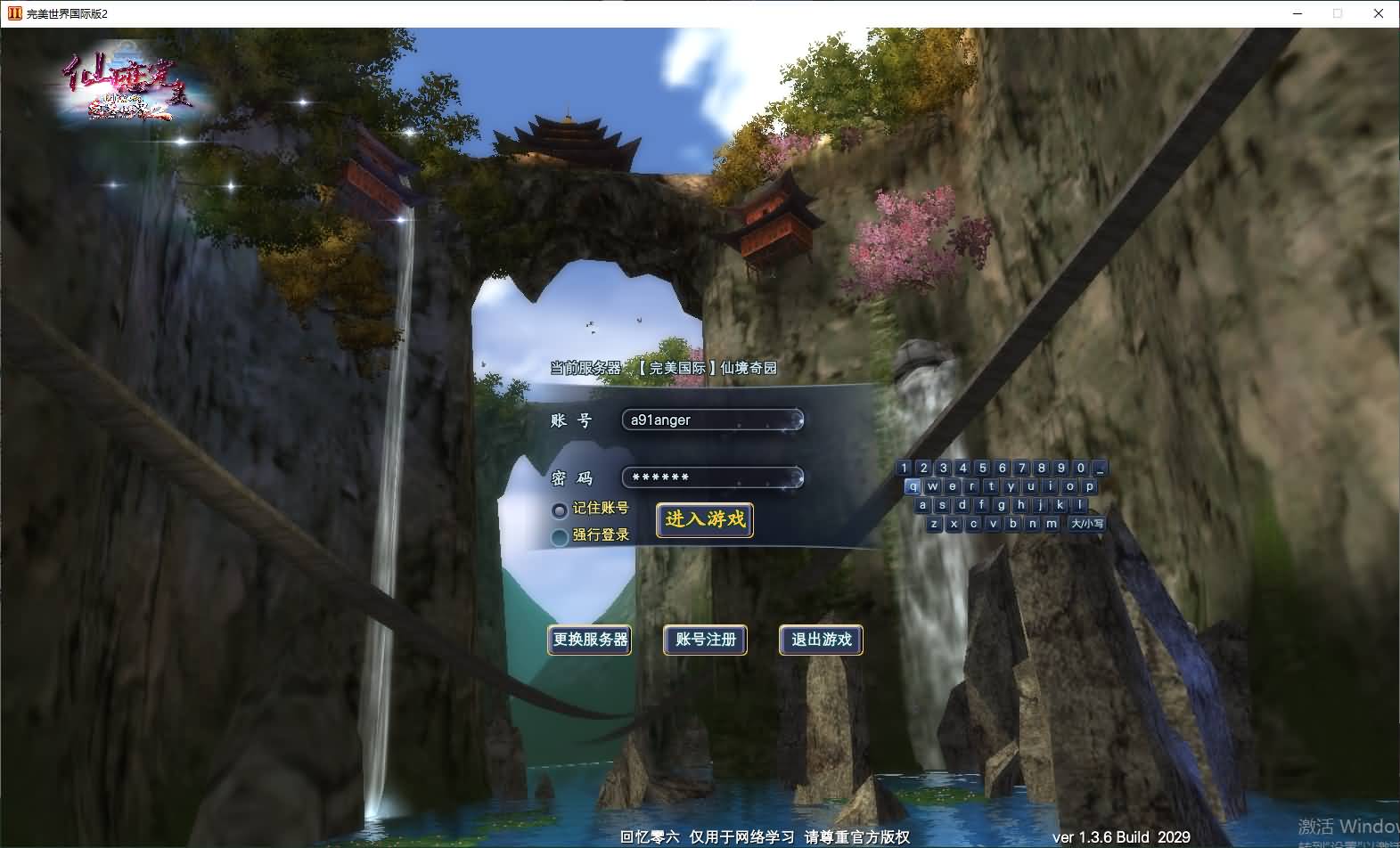Click the 'l' key on virtual keyboard

pos(1080,505)
